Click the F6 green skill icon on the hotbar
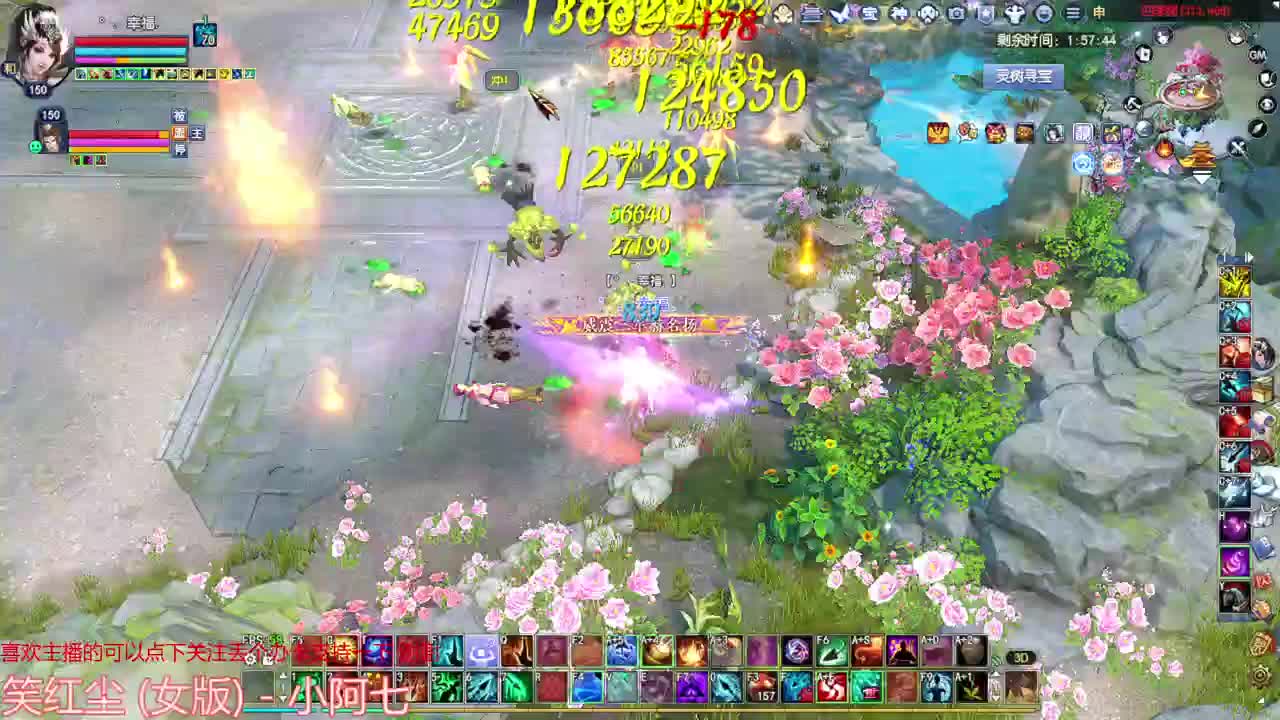Screen dimensions: 1280x720 (831, 652)
